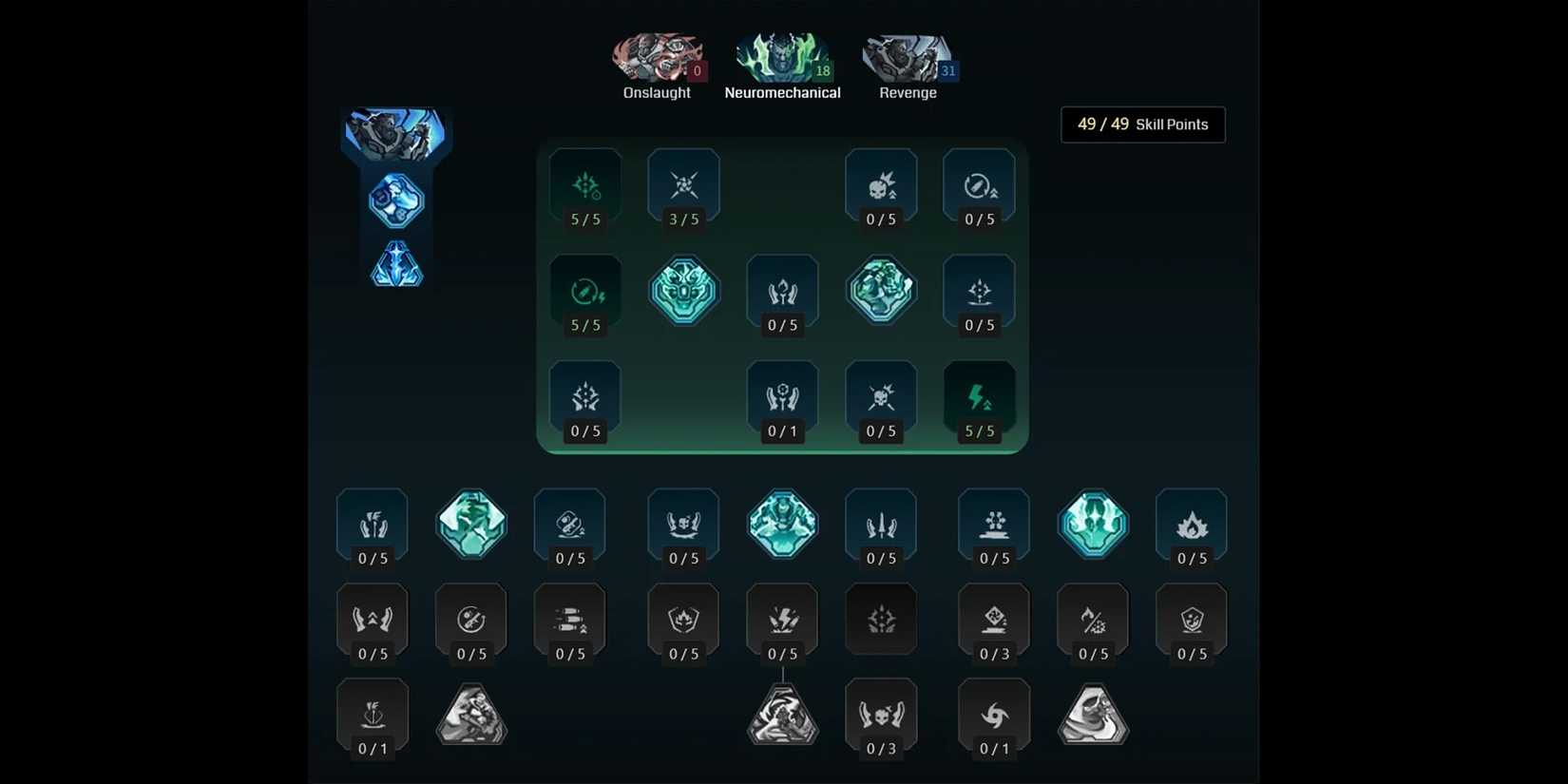This screenshot has width=1568, height=784.
Task: Select the crossed skull skill at 0/5
Action: point(881,396)
